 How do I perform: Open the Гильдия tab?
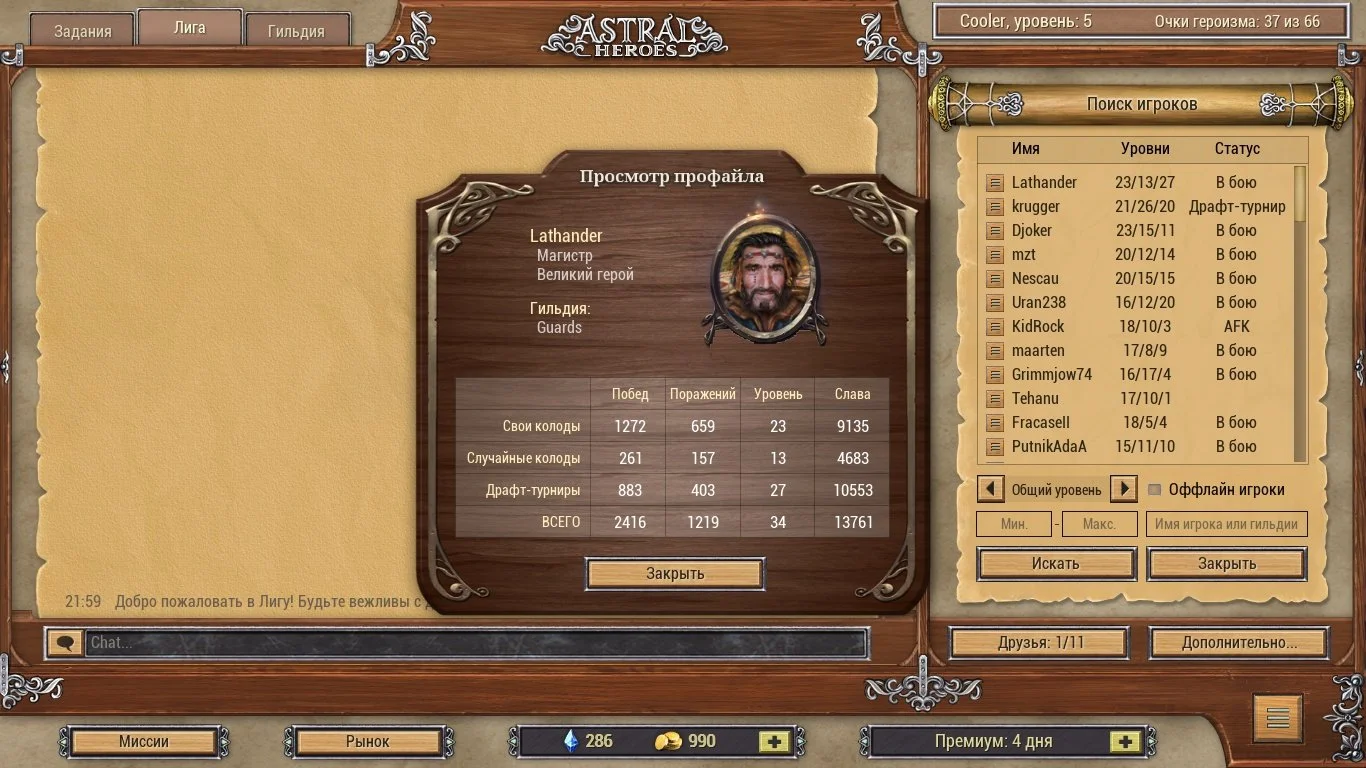pos(295,30)
